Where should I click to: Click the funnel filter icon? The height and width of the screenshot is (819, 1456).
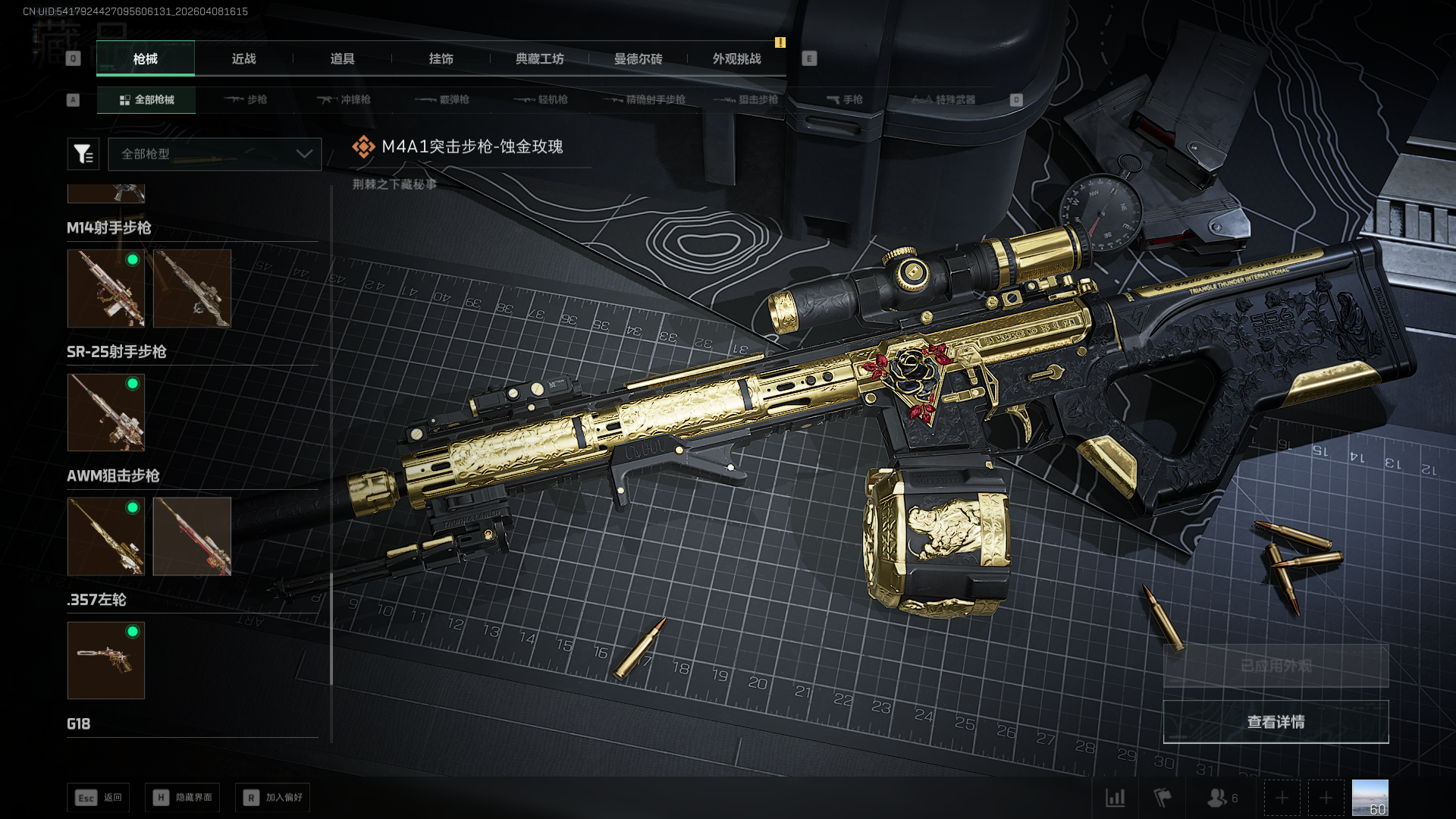point(83,154)
